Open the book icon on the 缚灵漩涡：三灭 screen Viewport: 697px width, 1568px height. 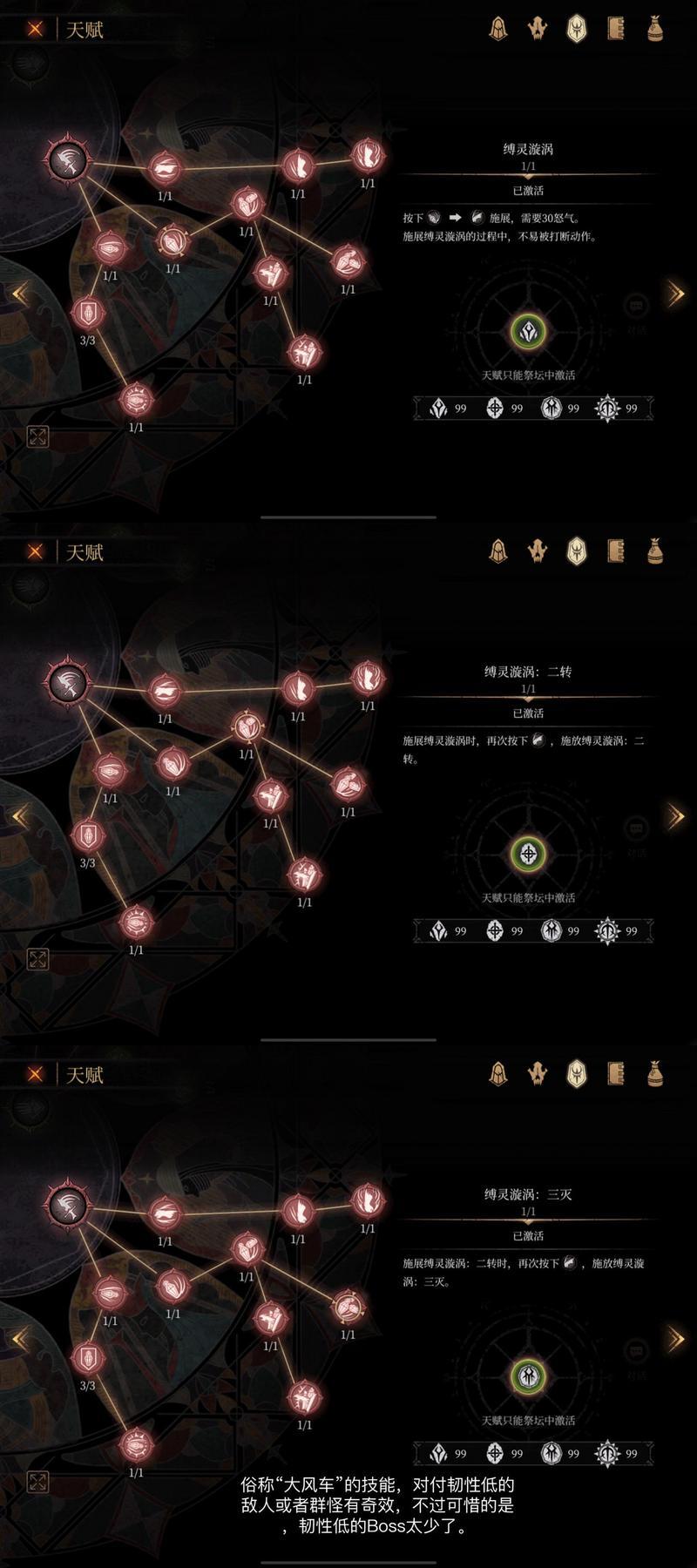(x=616, y=1074)
